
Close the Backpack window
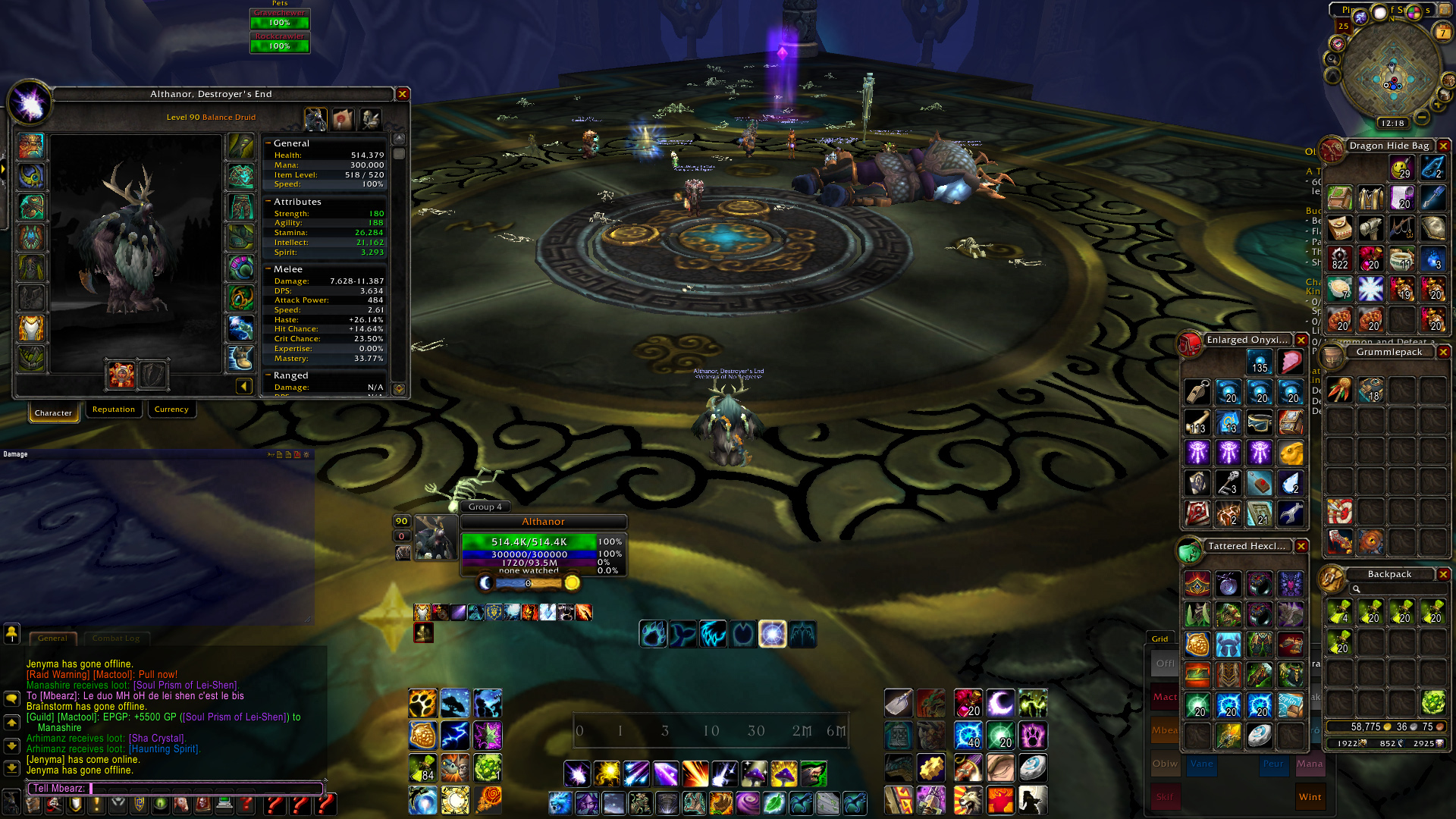[1444, 574]
